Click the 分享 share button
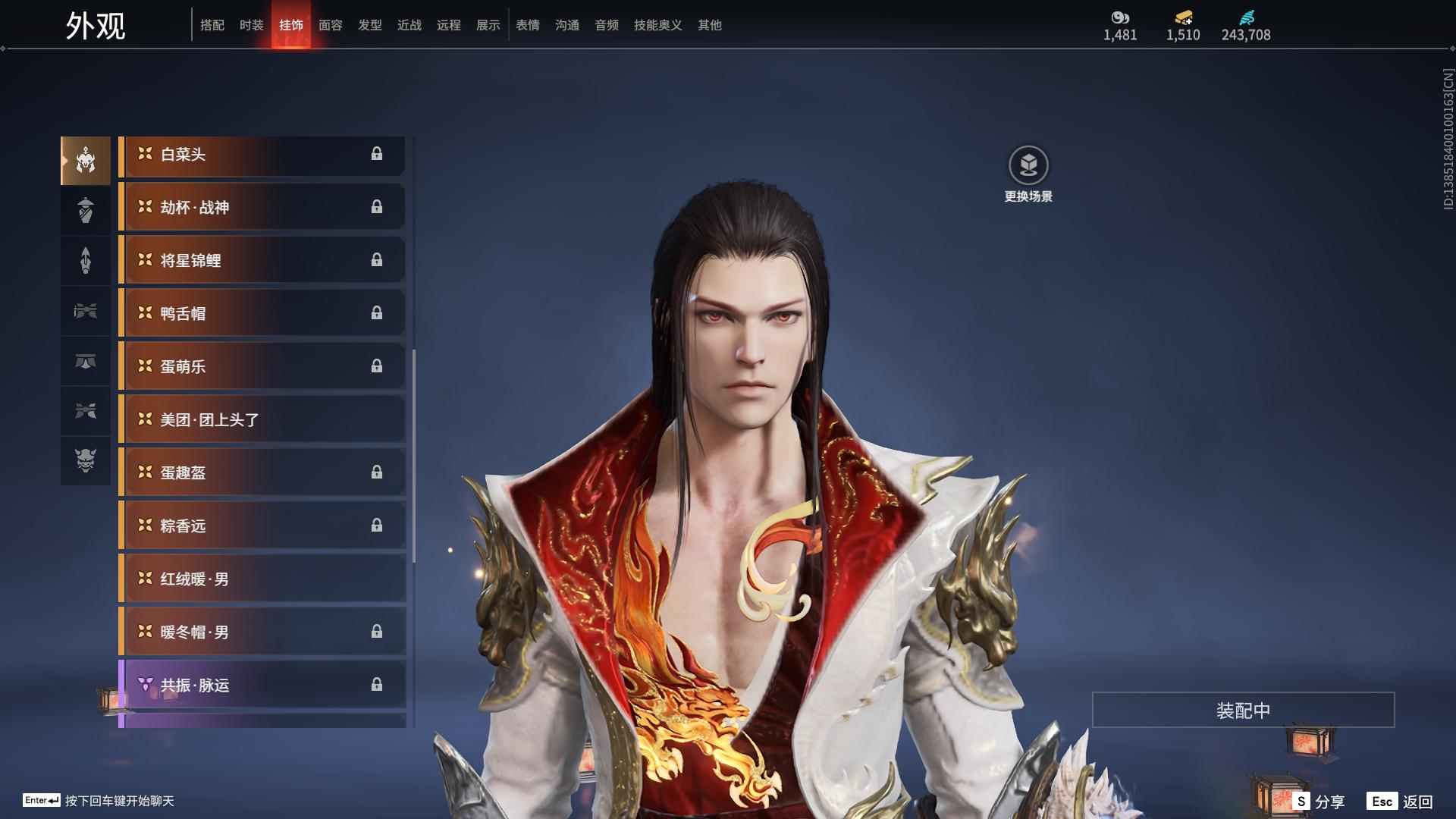 pos(1319,802)
